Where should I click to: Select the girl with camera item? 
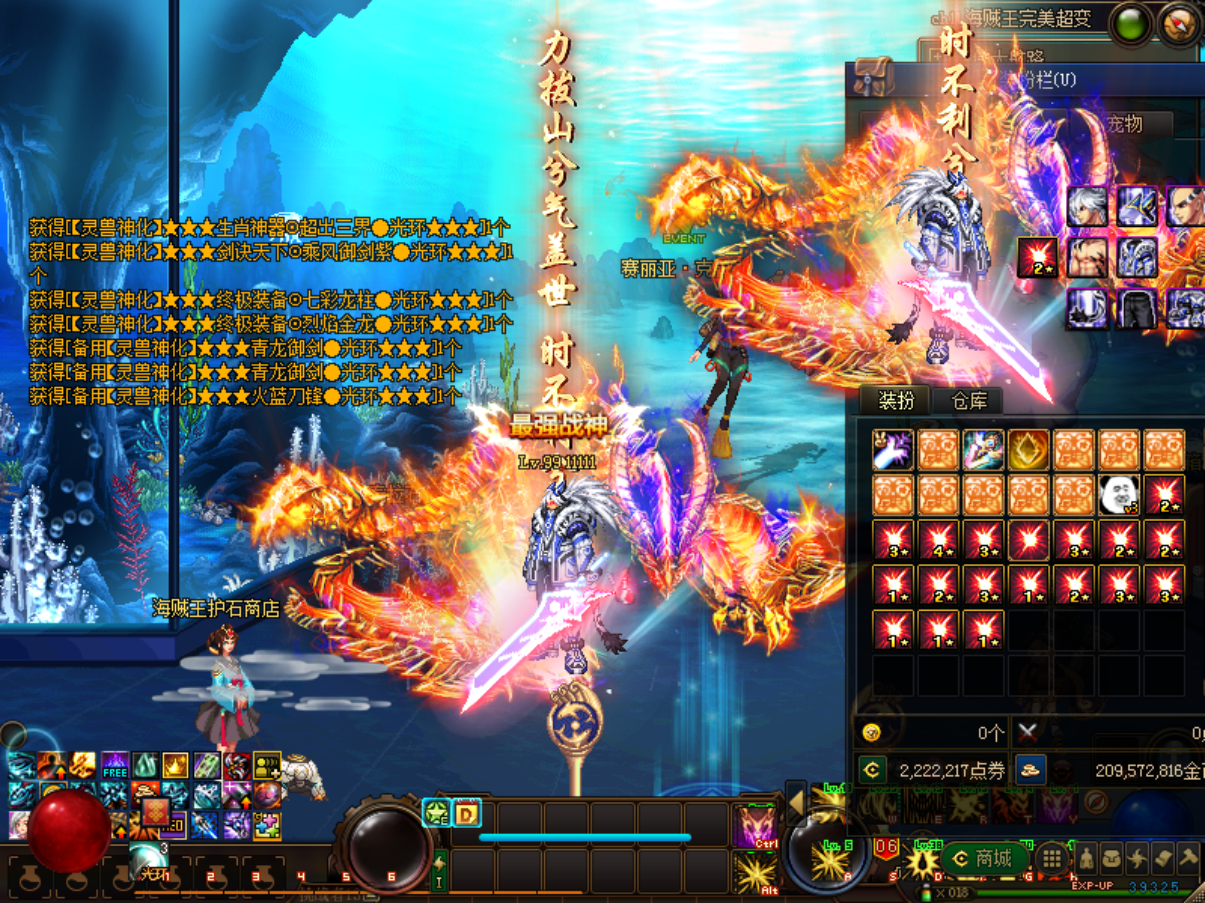983,450
